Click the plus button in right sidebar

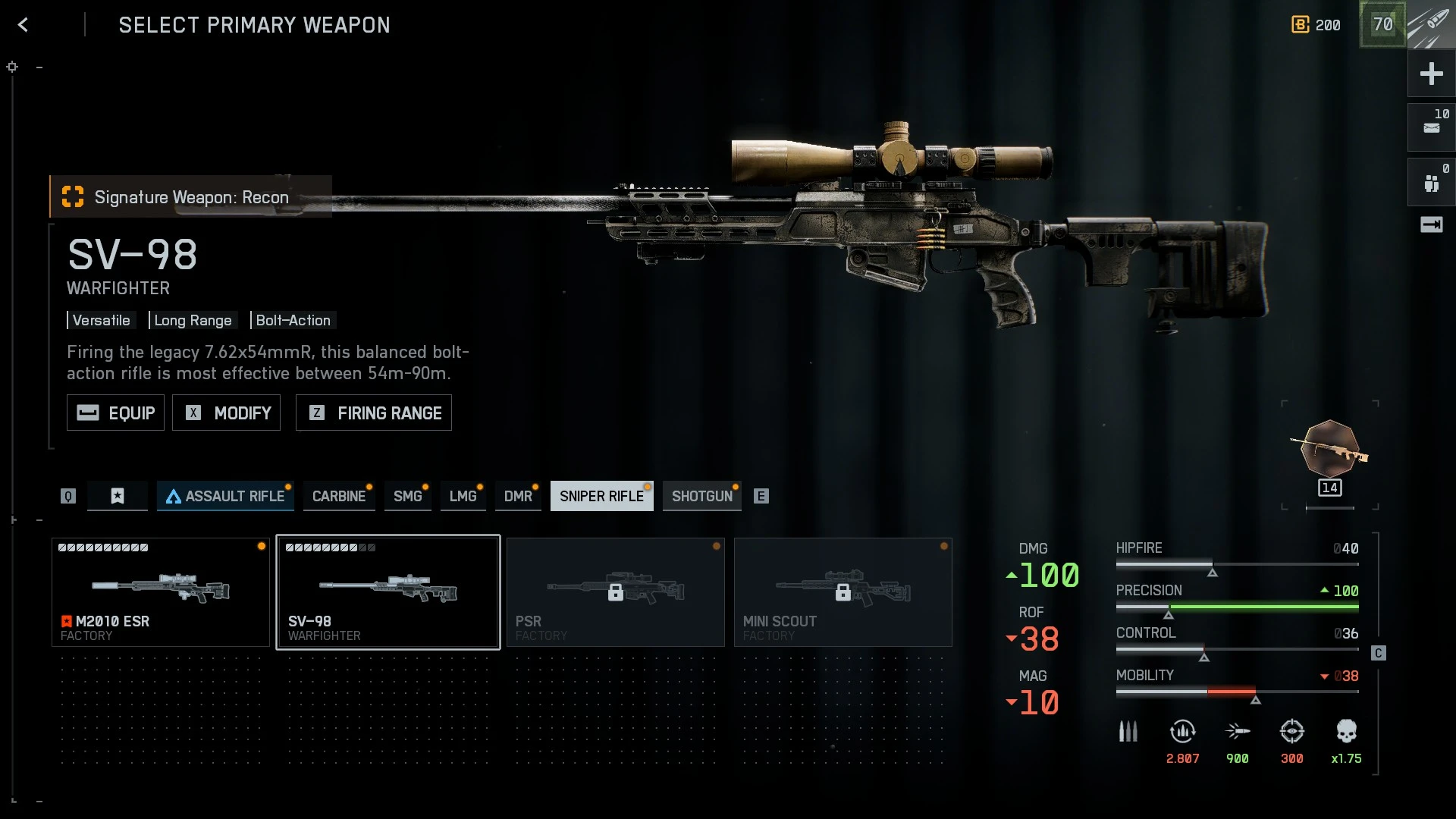[1431, 74]
